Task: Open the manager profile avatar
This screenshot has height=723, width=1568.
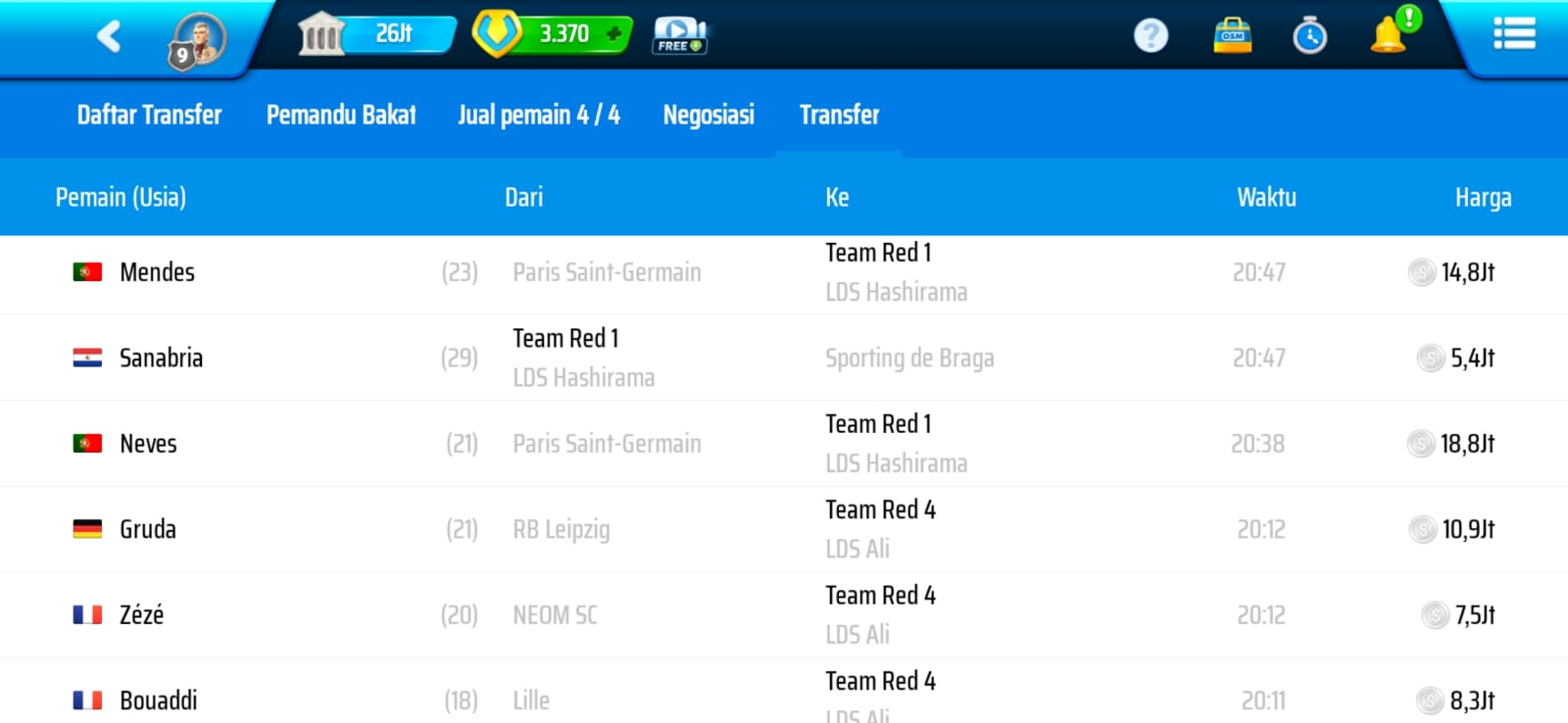Action: pos(198,41)
